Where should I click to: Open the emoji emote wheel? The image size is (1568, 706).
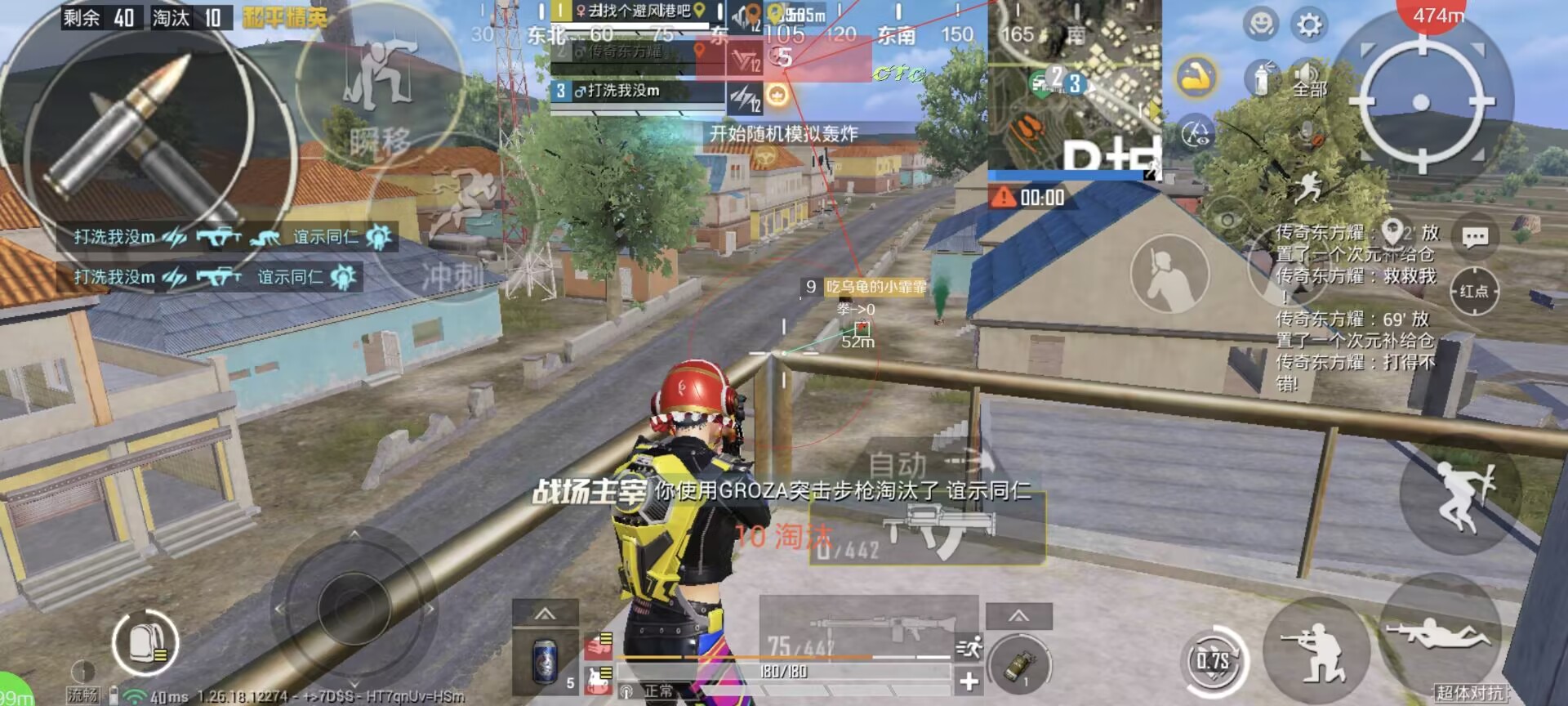click(x=1260, y=24)
